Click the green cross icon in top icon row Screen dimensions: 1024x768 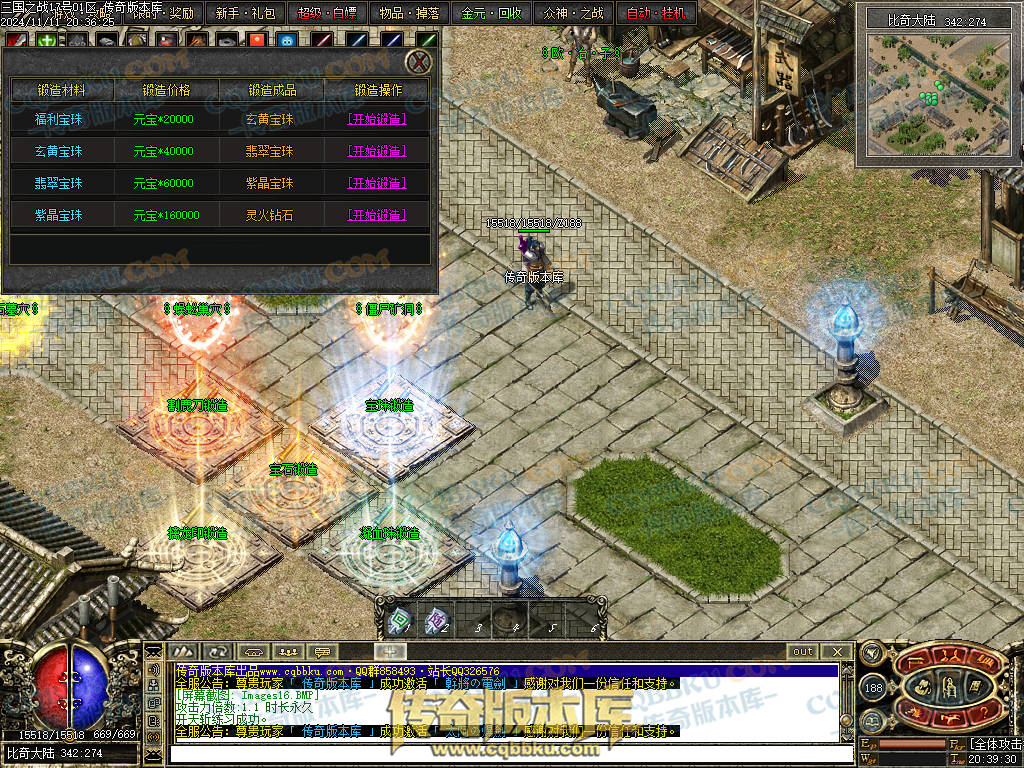point(46,41)
